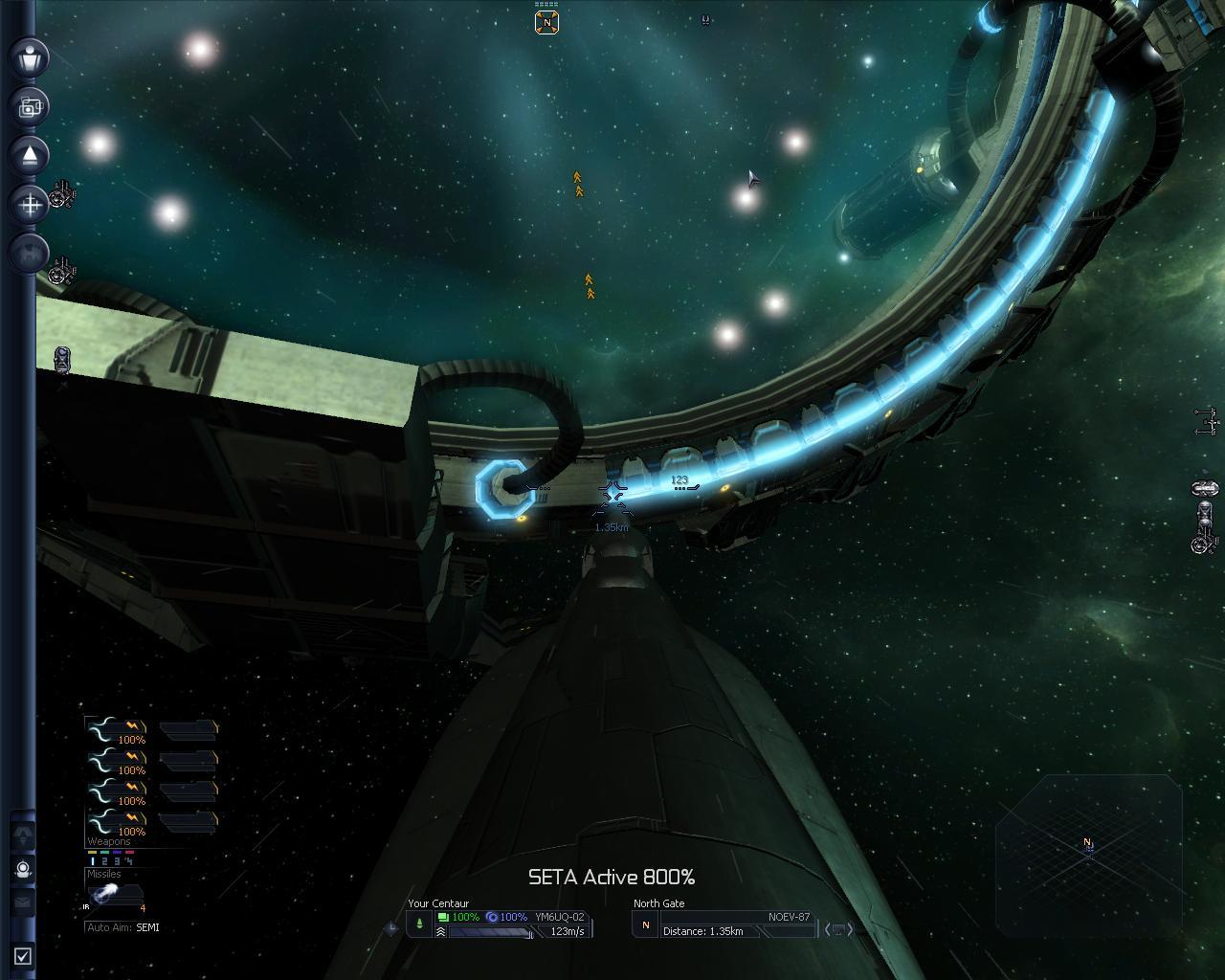The width and height of the screenshot is (1225, 980).
Task: Click the Your Centaur ship icon
Action: (x=419, y=924)
